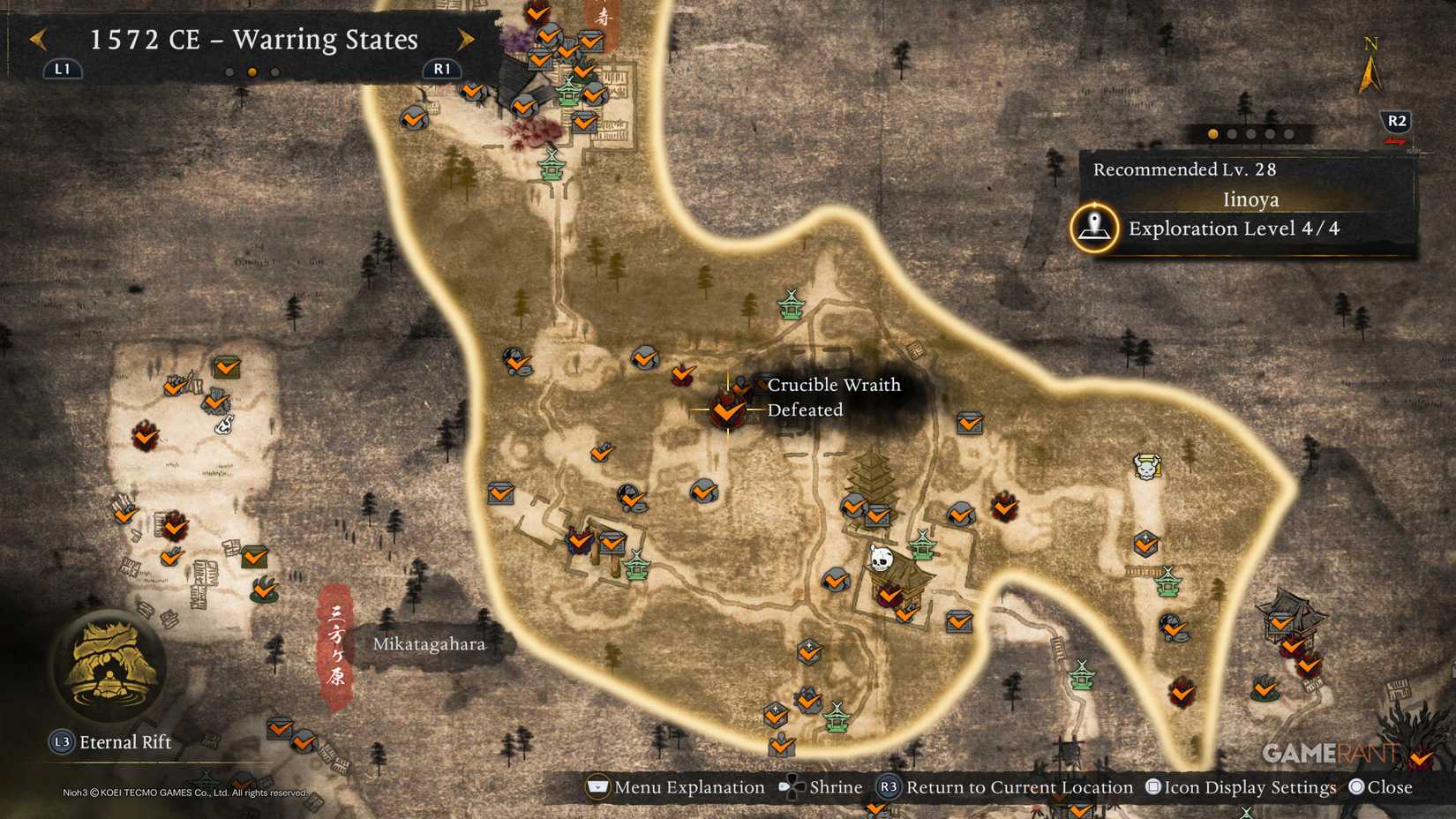Click the Menu Explanation controller icon

pyautogui.click(x=598, y=786)
